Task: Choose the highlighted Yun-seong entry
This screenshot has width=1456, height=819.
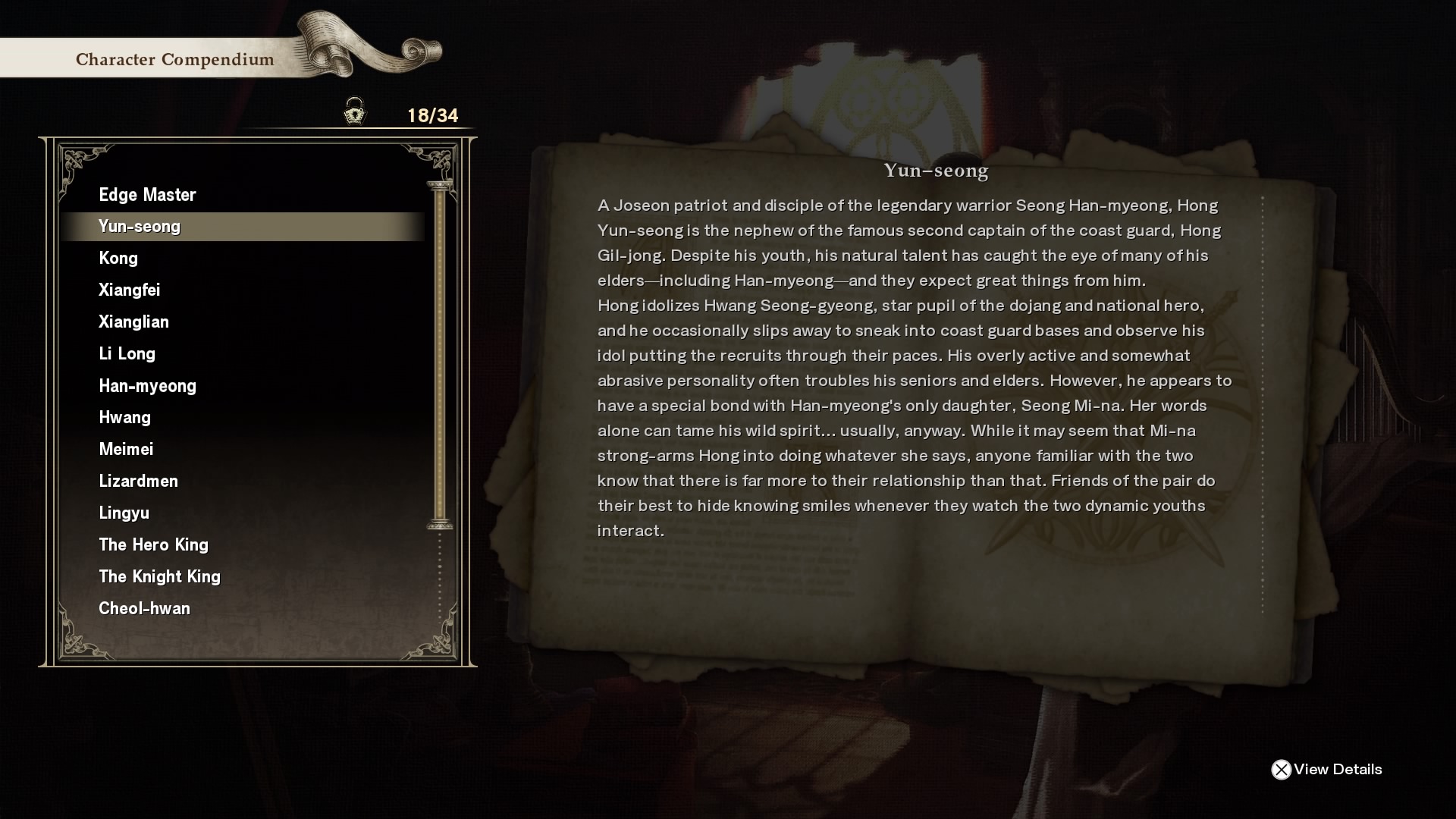Action: (140, 227)
